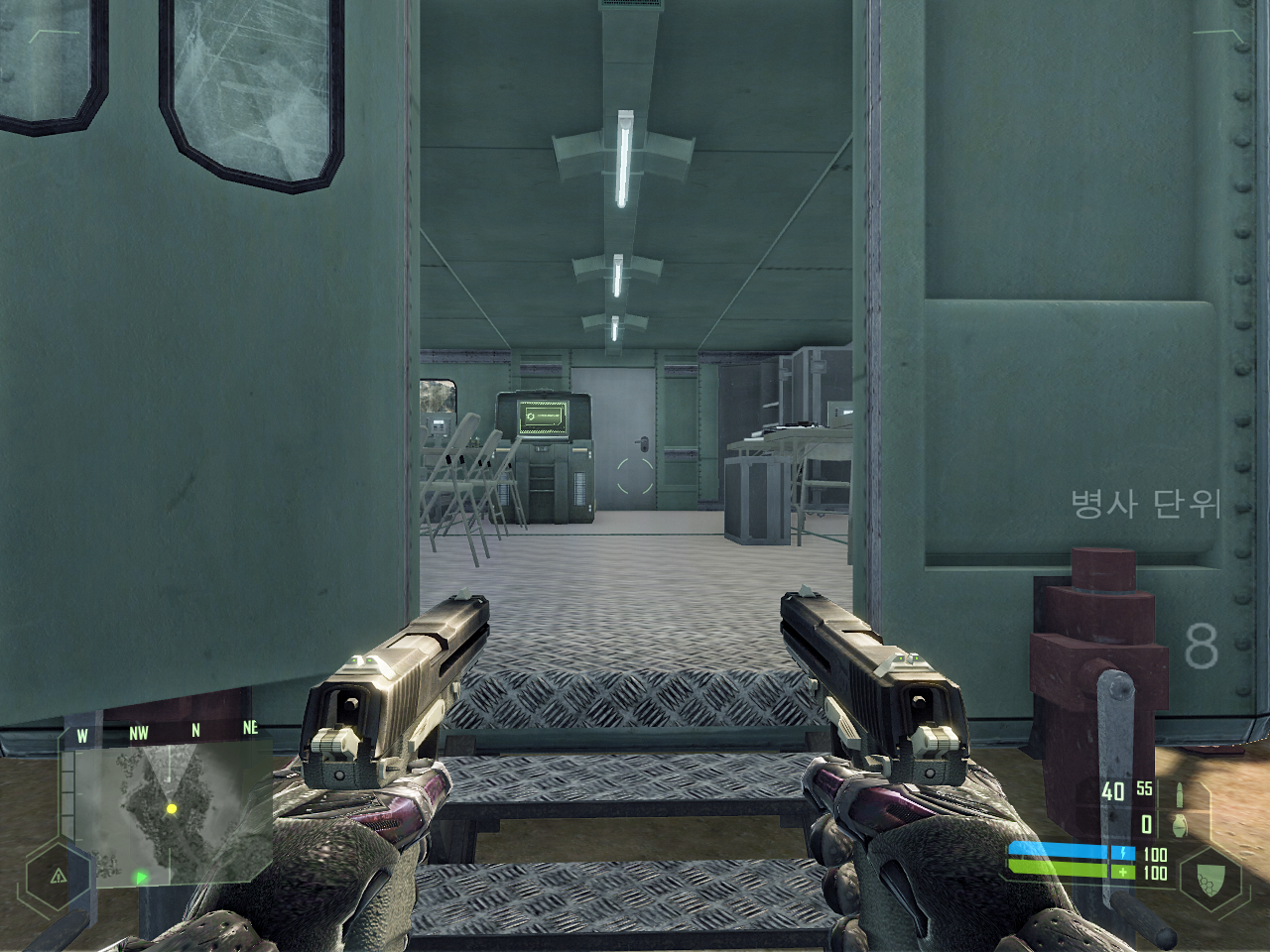Click the minimap in the HUD
The width and height of the screenshot is (1270, 952).
[171, 813]
